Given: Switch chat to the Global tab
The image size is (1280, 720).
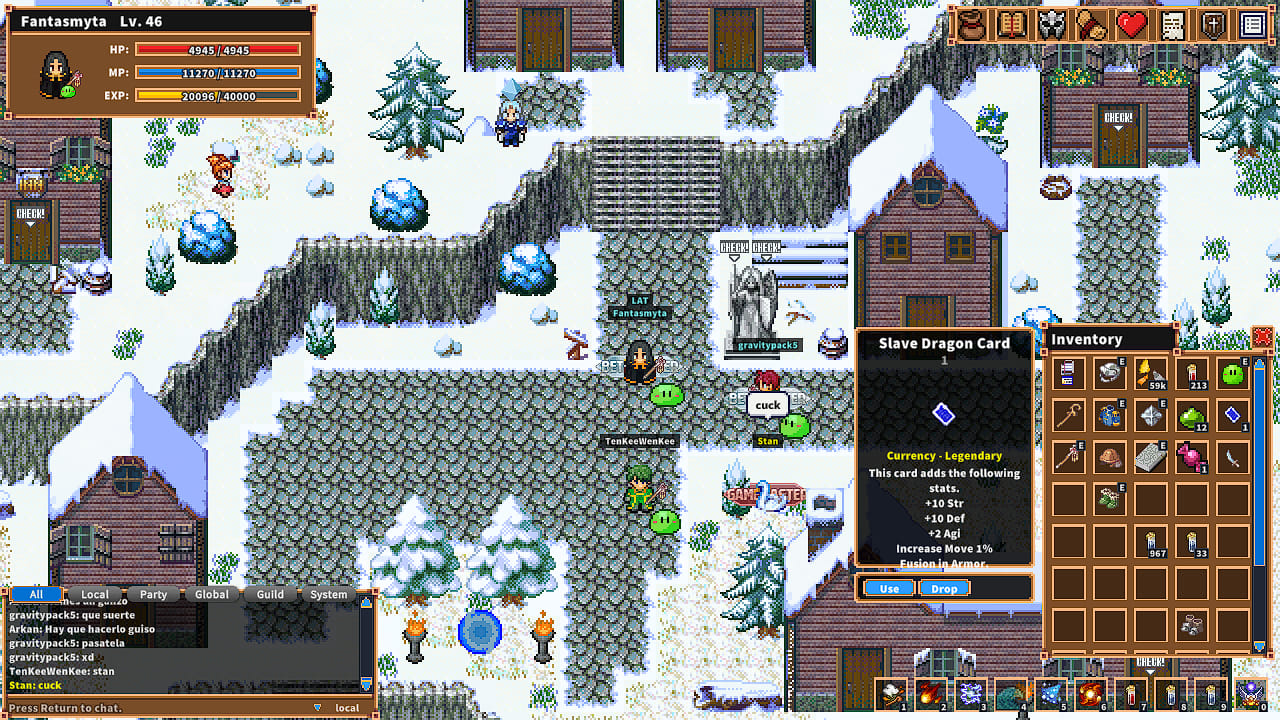Looking at the screenshot, I should [x=212, y=594].
